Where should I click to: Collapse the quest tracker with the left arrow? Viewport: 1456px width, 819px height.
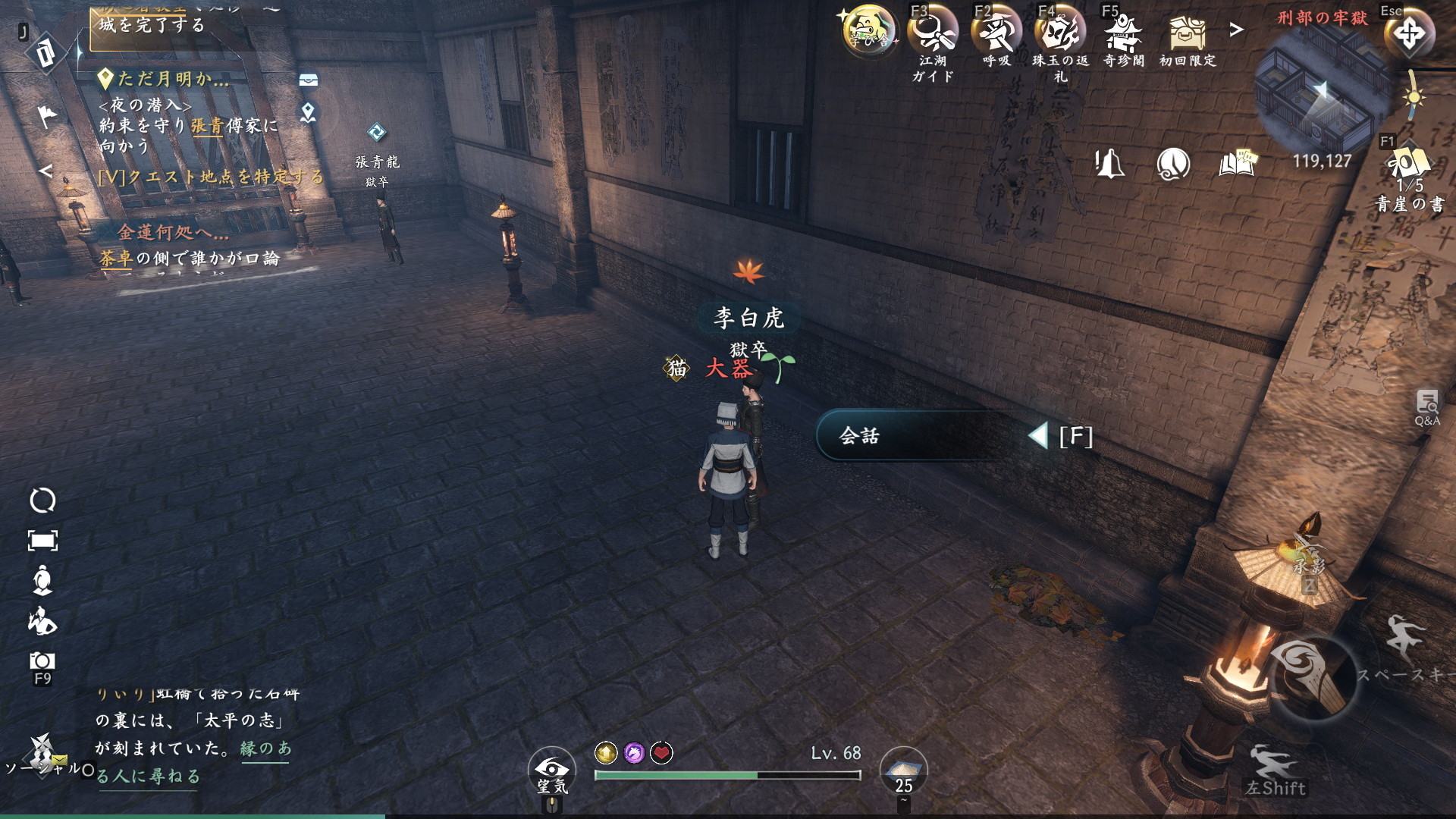[x=45, y=171]
